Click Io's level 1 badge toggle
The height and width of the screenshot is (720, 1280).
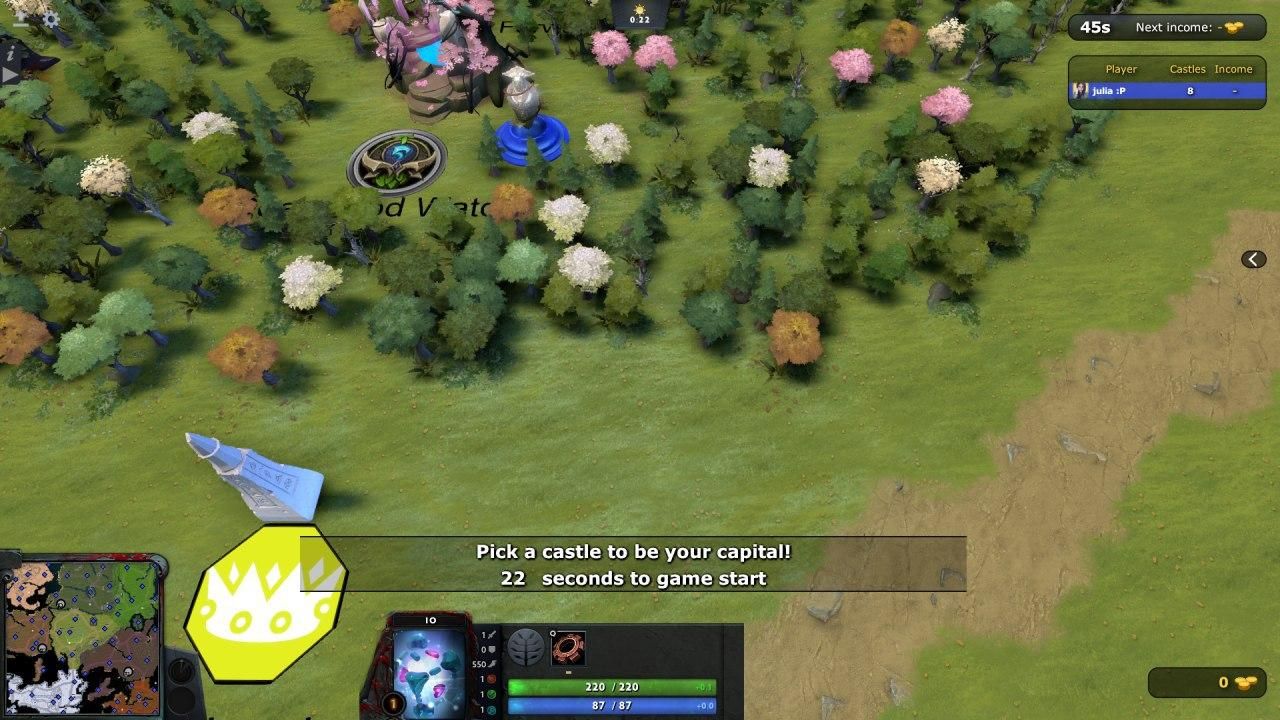pyautogui.click(x=392, y=703)
